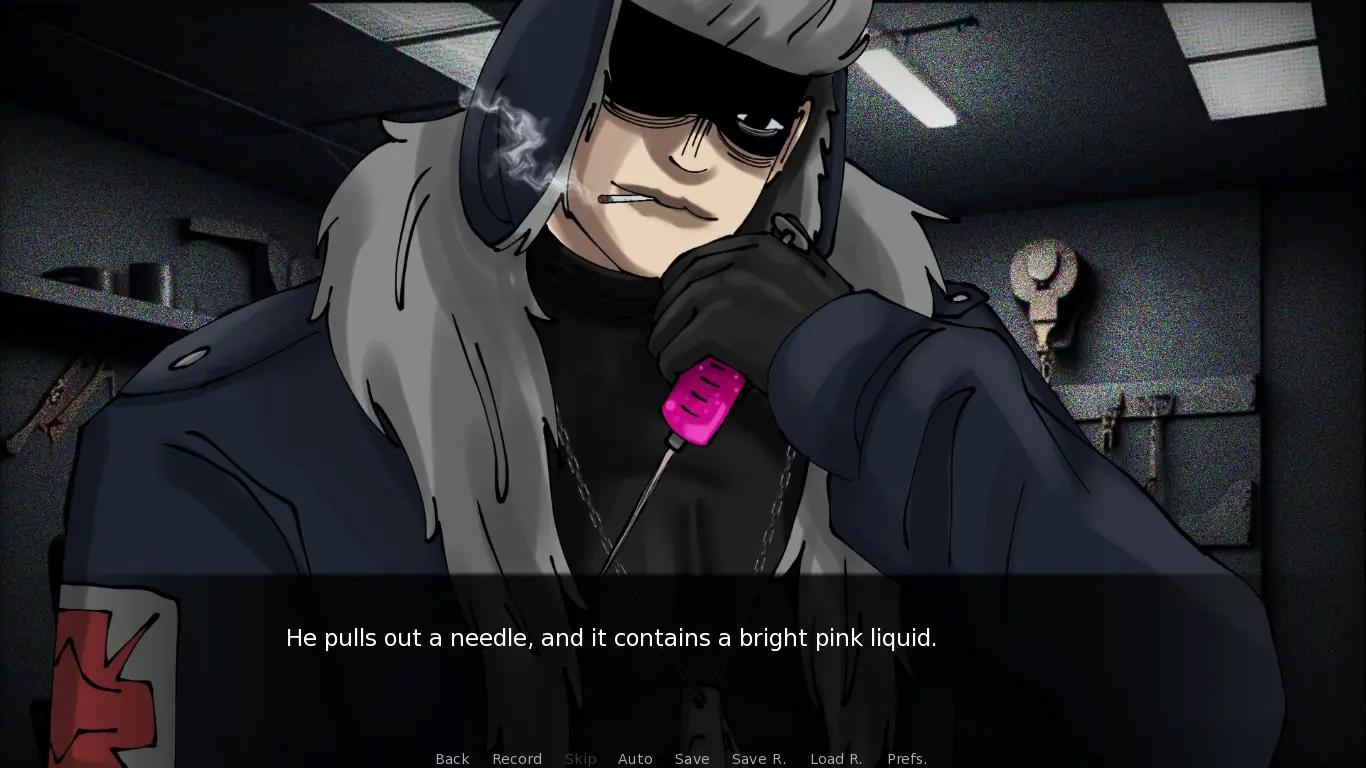Open the Prefs. preferences screen
This screenshot has height=768, width=1366.
tap(907, 759)
